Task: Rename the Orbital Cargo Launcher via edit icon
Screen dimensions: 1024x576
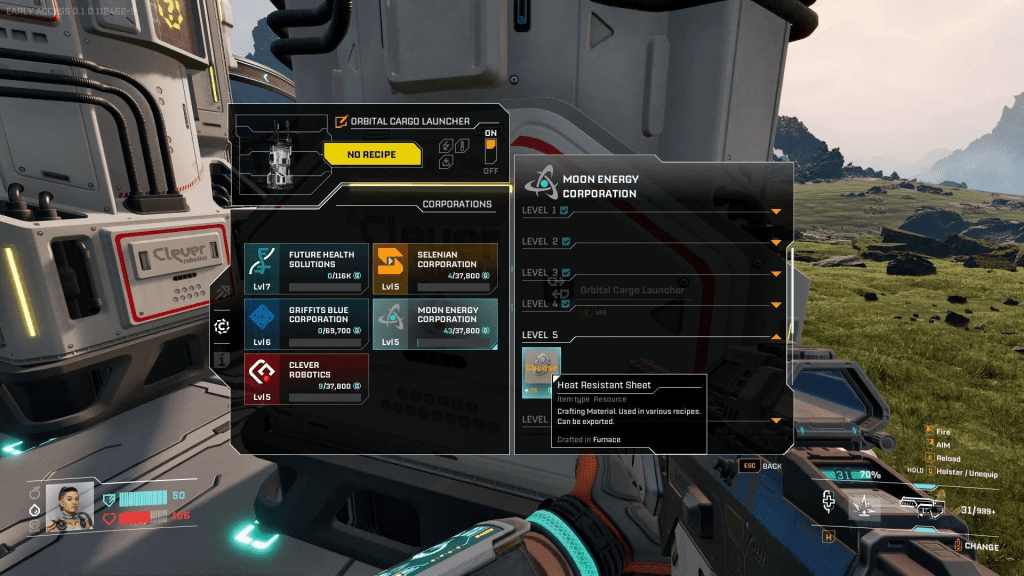Action: pos(342,122)
